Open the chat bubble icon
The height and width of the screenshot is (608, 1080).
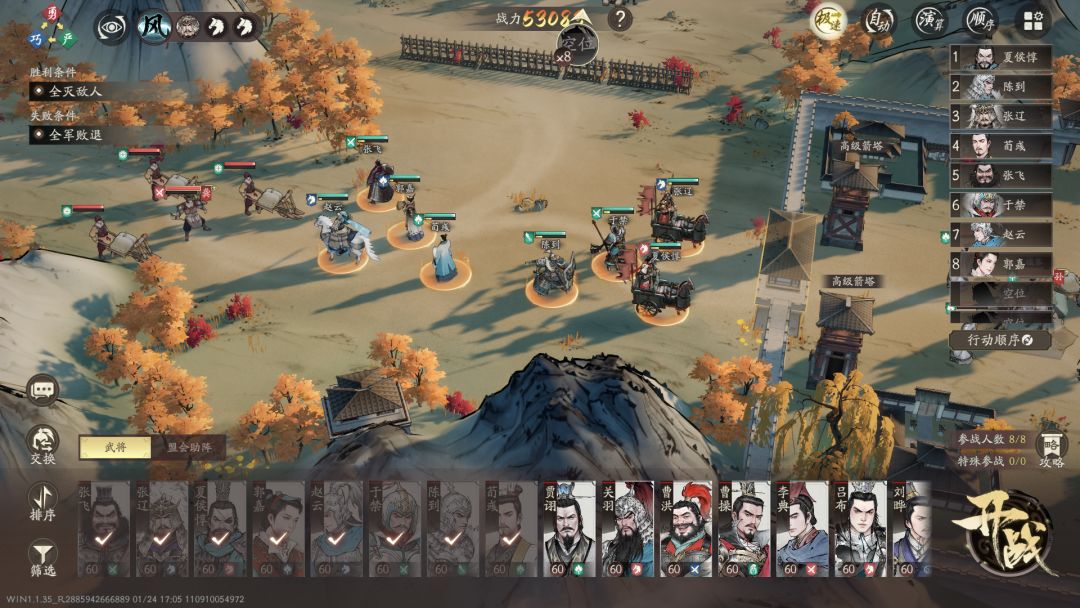pyautogui.click(x=43, y=390)
